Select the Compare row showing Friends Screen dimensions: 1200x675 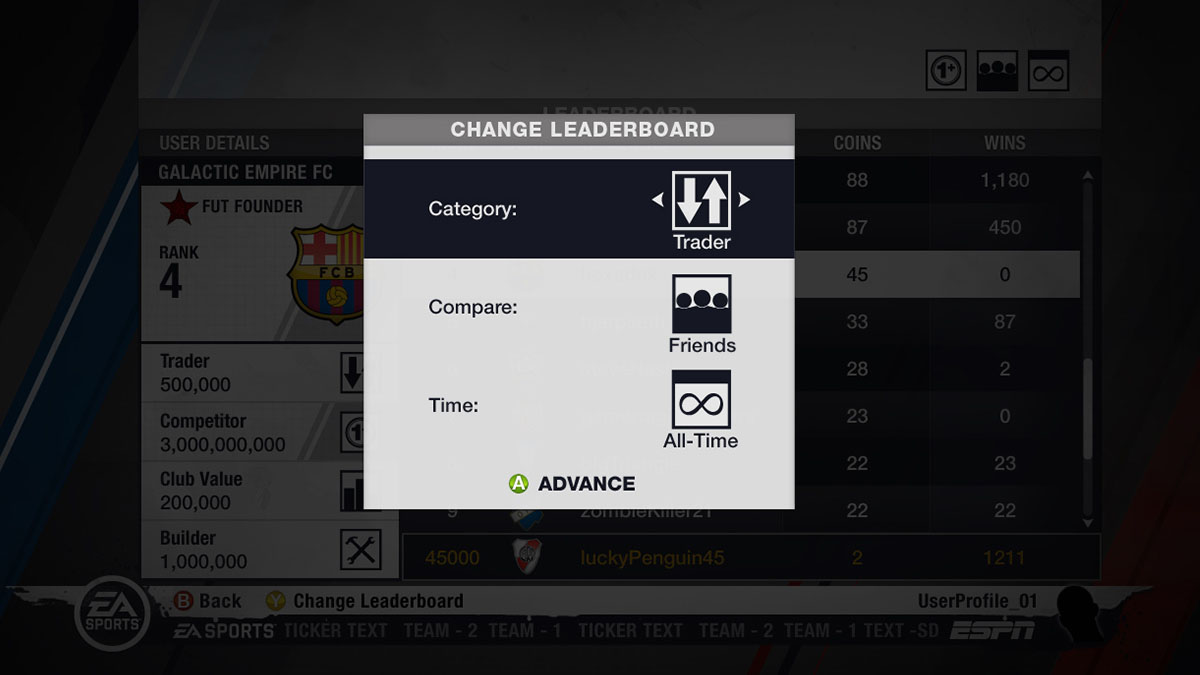(x=578, y=307)
